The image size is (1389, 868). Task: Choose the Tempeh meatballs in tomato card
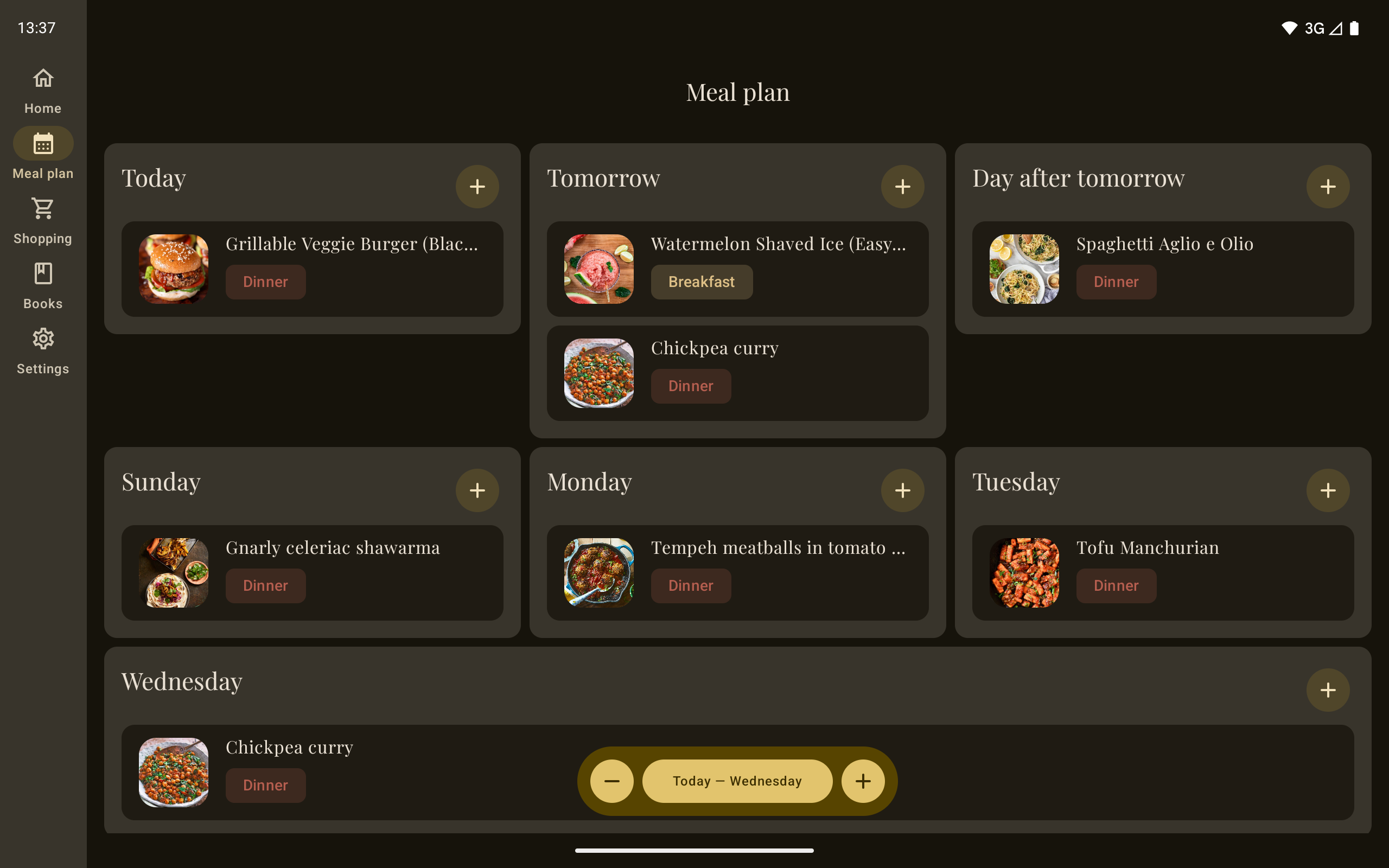tap(778, 548)
